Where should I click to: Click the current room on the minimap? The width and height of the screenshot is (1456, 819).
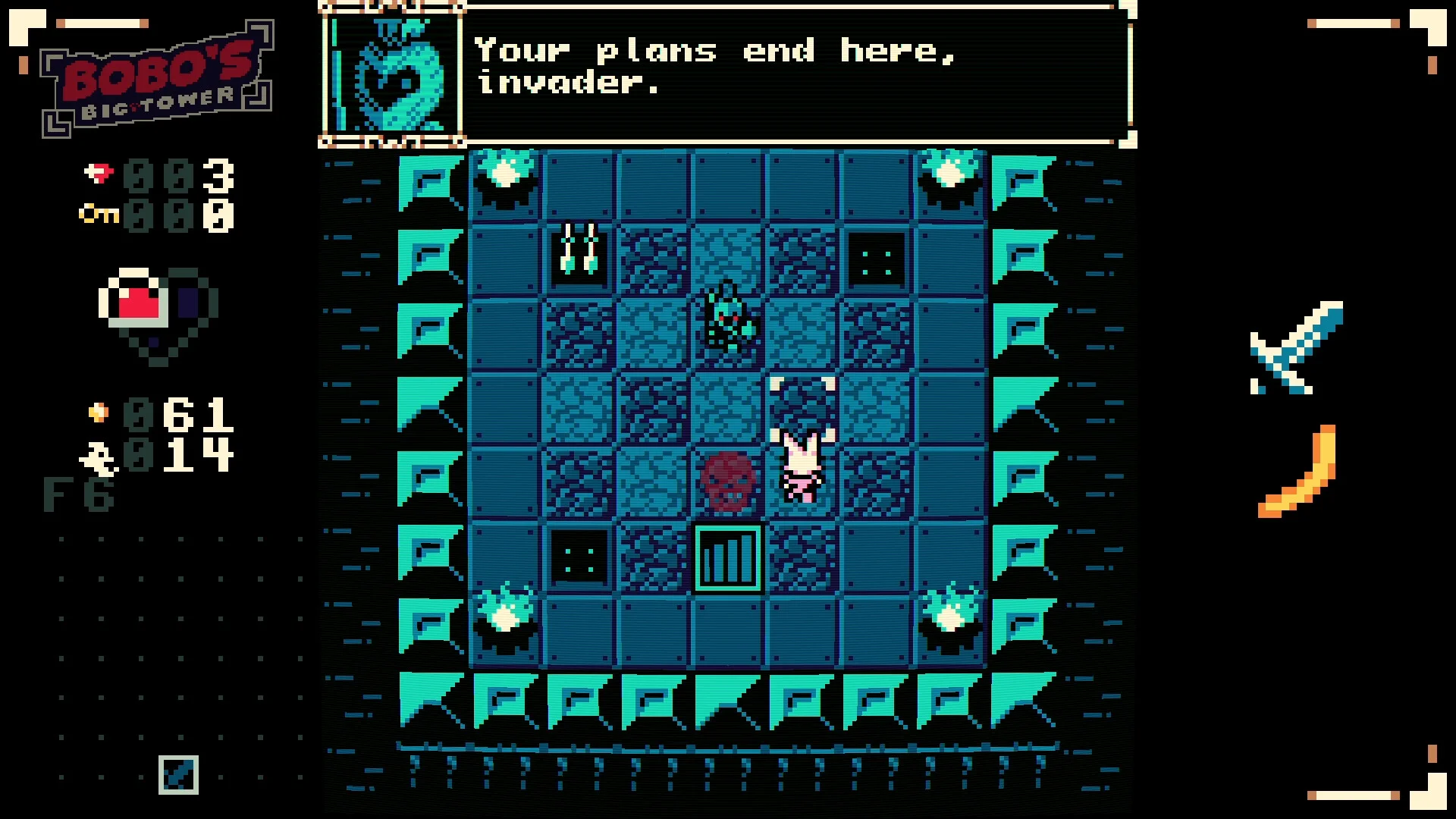click(178, 774)
